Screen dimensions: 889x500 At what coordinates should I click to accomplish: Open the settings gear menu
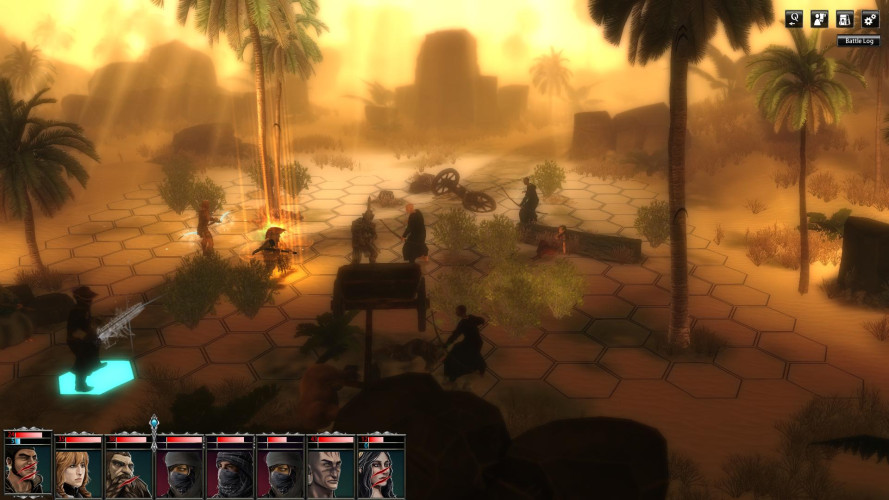pyautogui.click(x=869, y=18)
